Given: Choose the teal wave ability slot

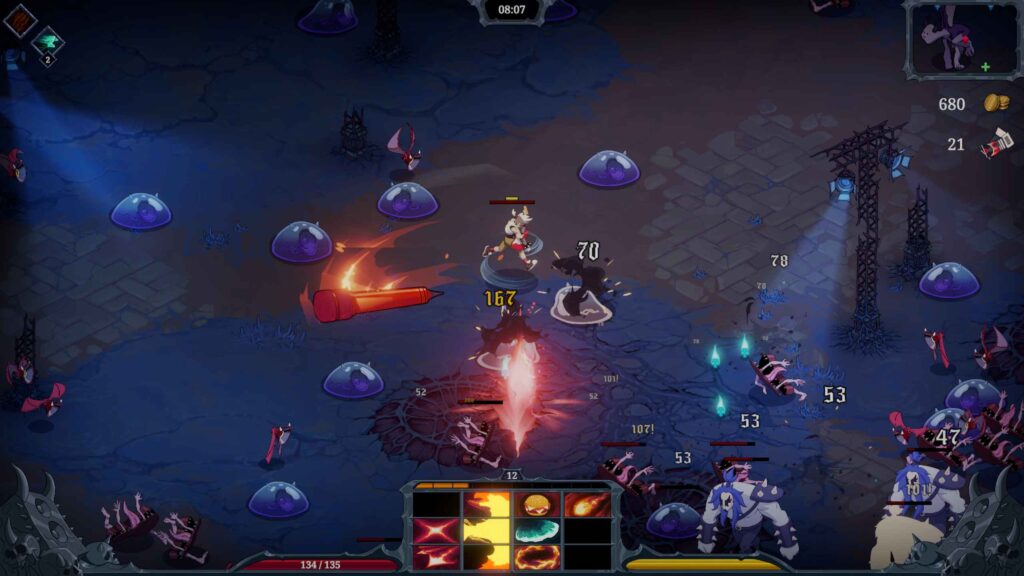Looking at the screenshot, I should tap(537, 530).
